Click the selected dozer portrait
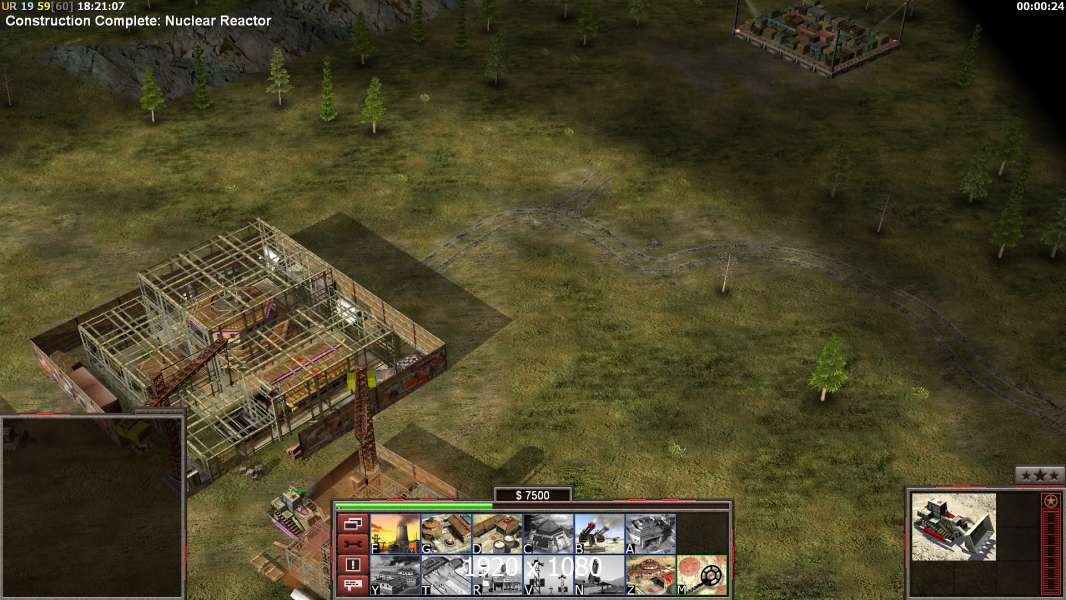The width and height of the screenshot is (1066, 600). [x=954, y=526]
